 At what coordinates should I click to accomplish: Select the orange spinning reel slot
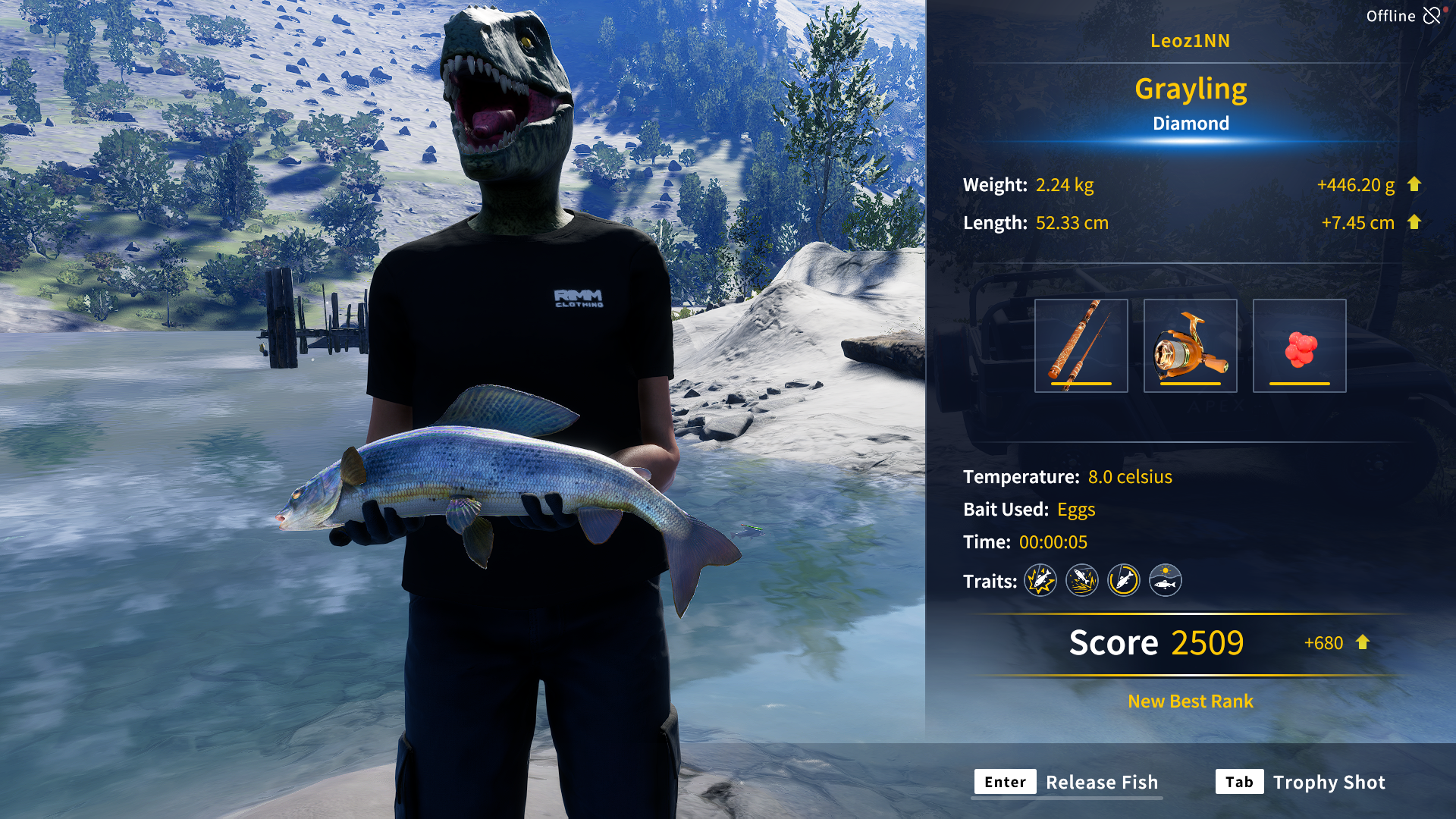click(1190, 346)
